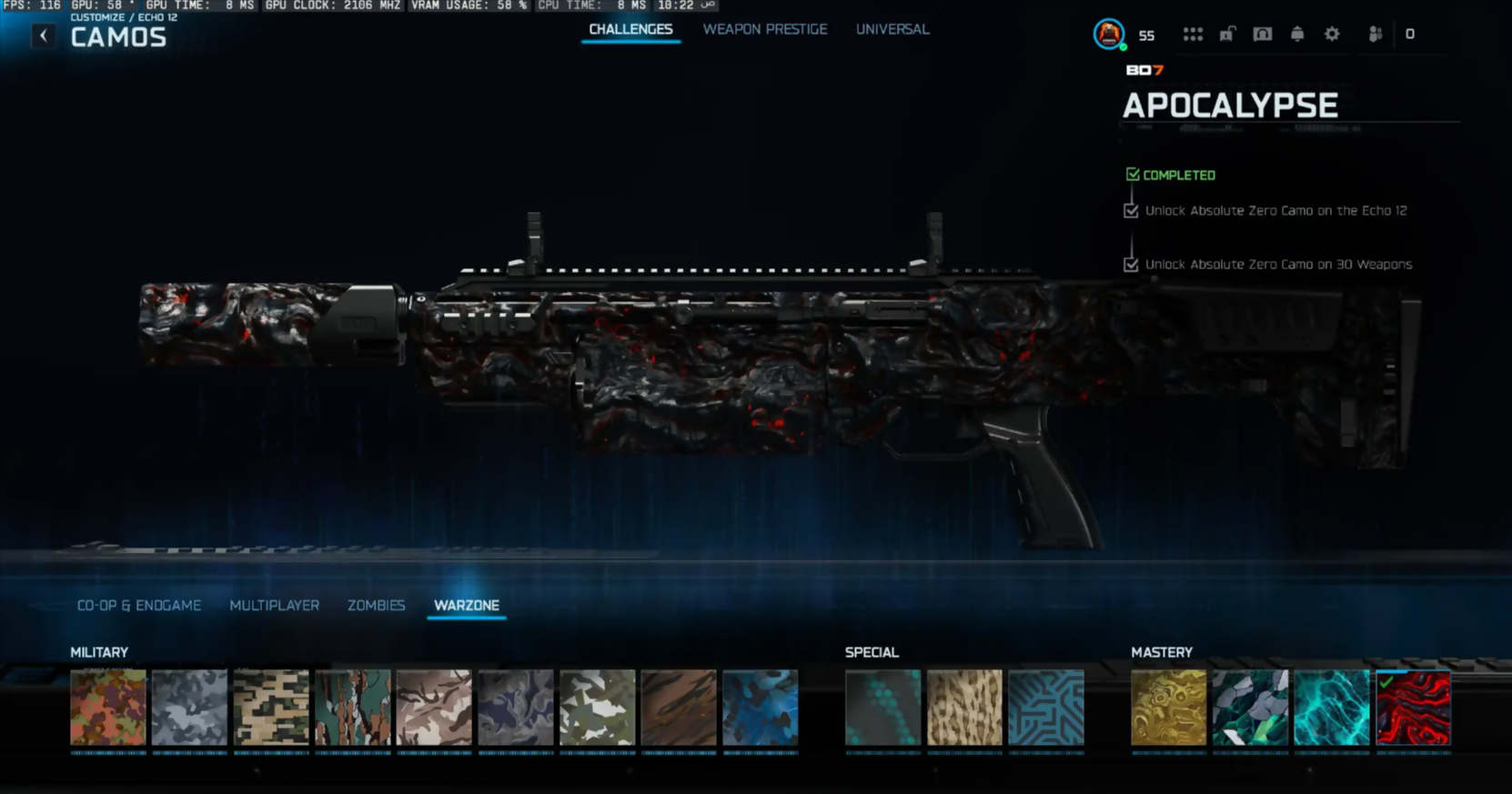
Task: Open the Universal camos tab
Action: [x=892, y=29]
